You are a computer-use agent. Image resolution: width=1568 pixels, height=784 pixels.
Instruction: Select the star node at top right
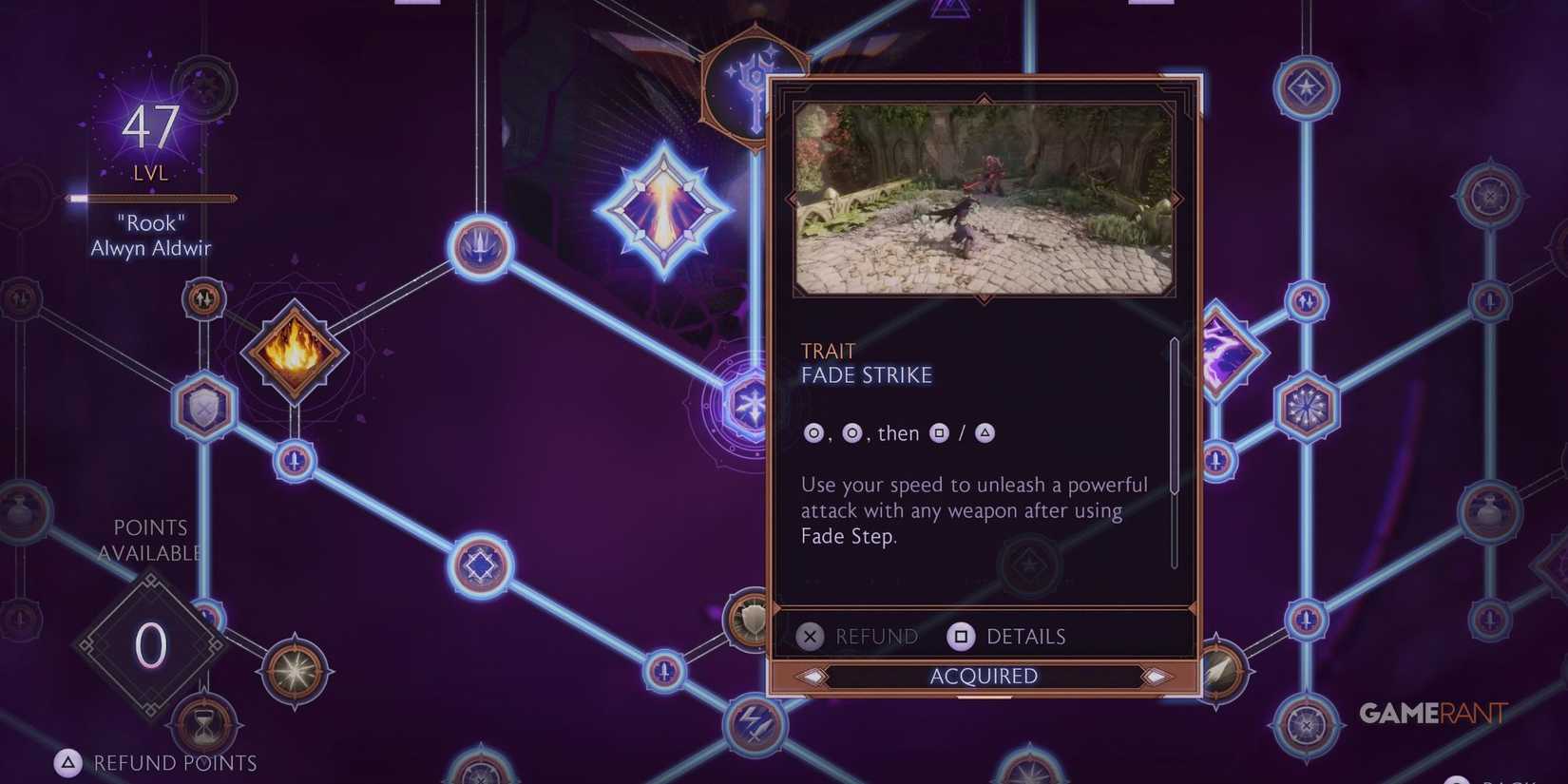click(1305, 86)
